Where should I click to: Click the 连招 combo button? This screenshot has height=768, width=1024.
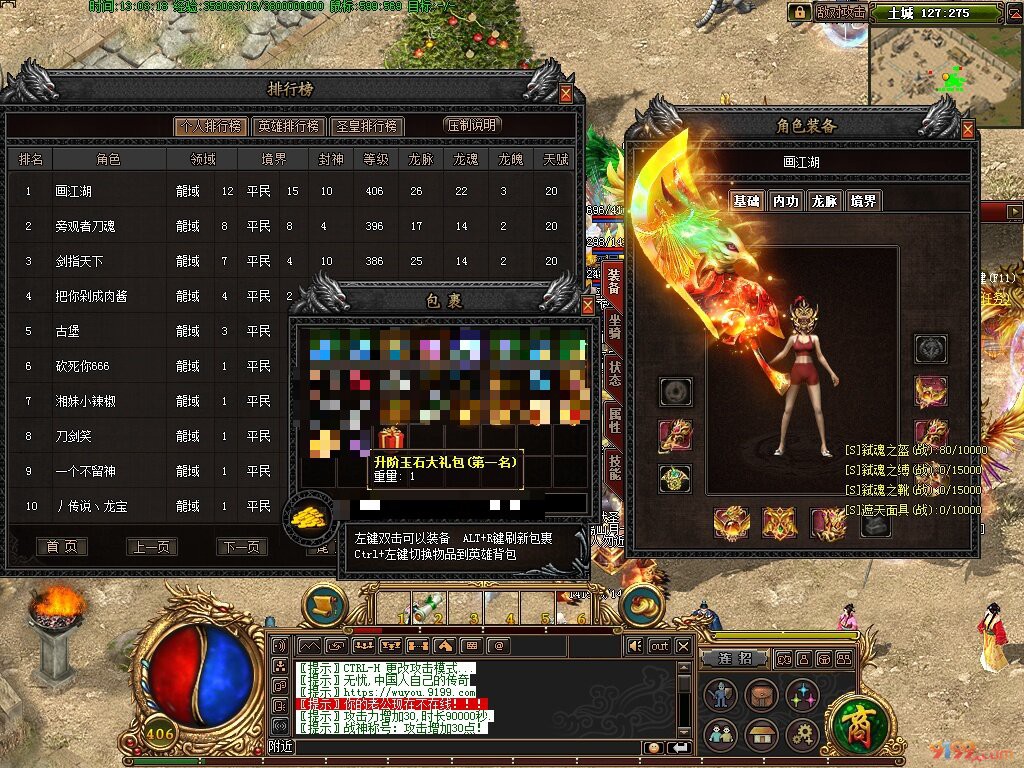733,658
